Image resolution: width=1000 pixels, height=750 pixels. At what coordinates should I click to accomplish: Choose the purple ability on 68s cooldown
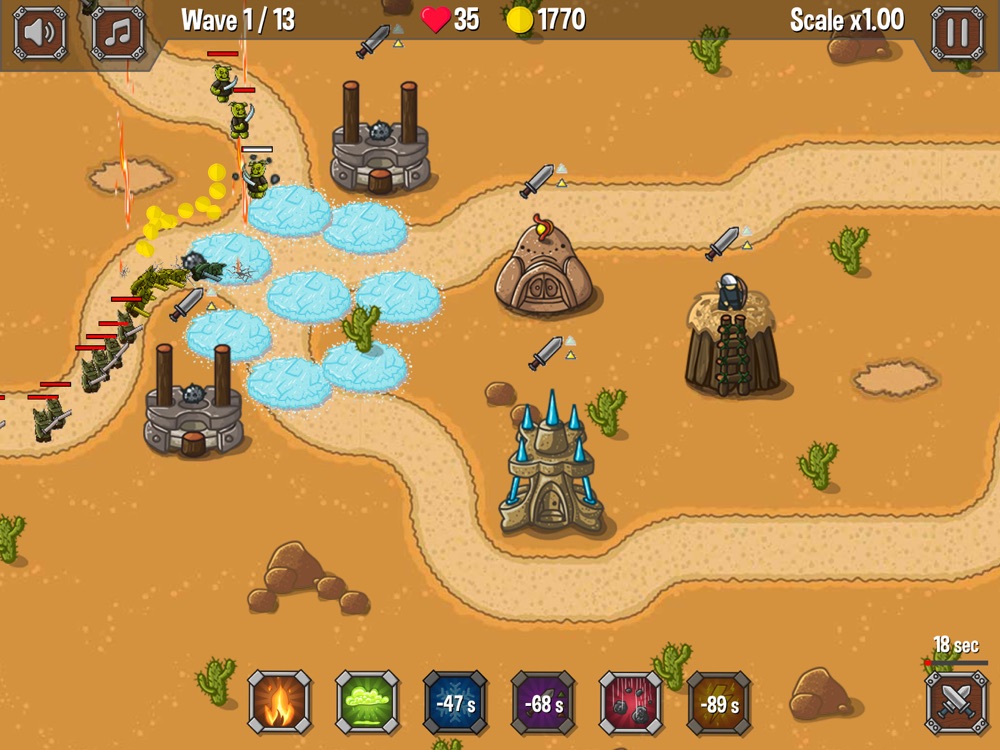click(543, 703)
